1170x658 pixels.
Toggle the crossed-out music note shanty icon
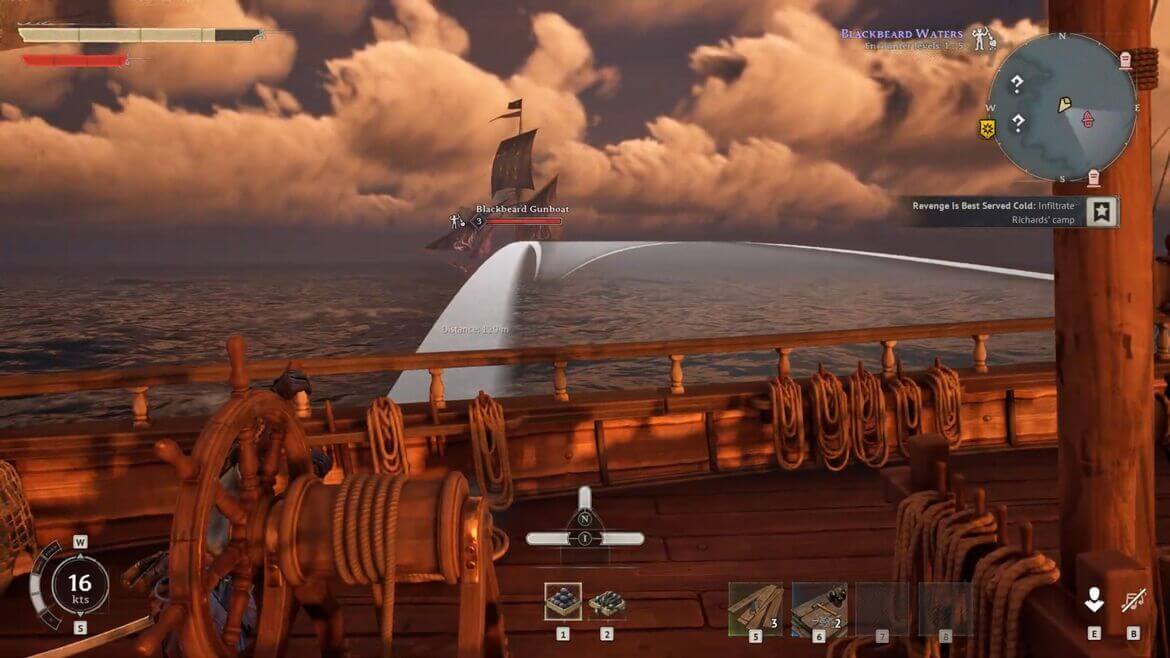pyautogui.click(x=1134, y=600)
